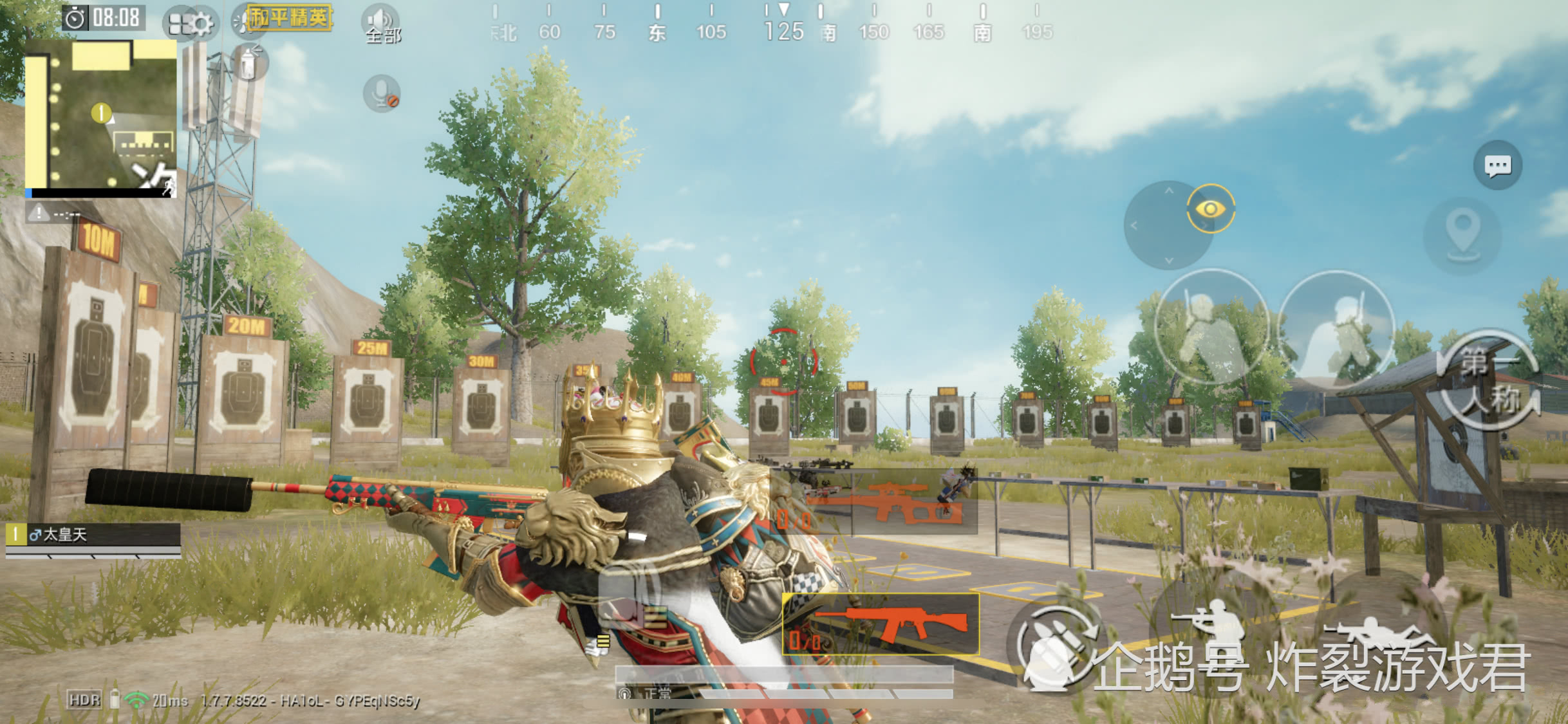Lean left with the peek button
The height and width of the screenshot is (724, 1568).
[x=1211, y=328]
